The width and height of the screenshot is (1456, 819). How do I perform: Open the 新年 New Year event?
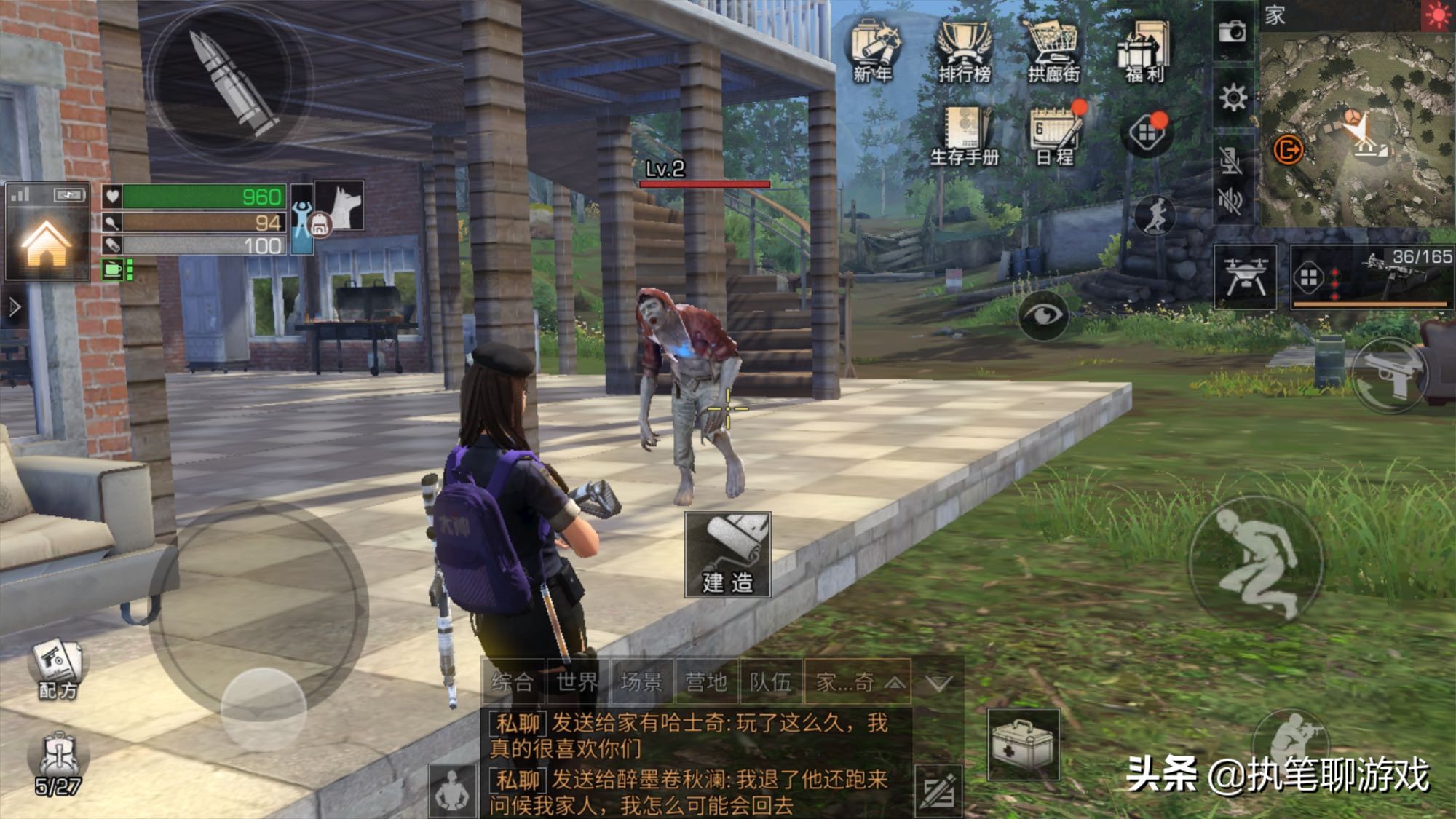click(x=874, y=50)
